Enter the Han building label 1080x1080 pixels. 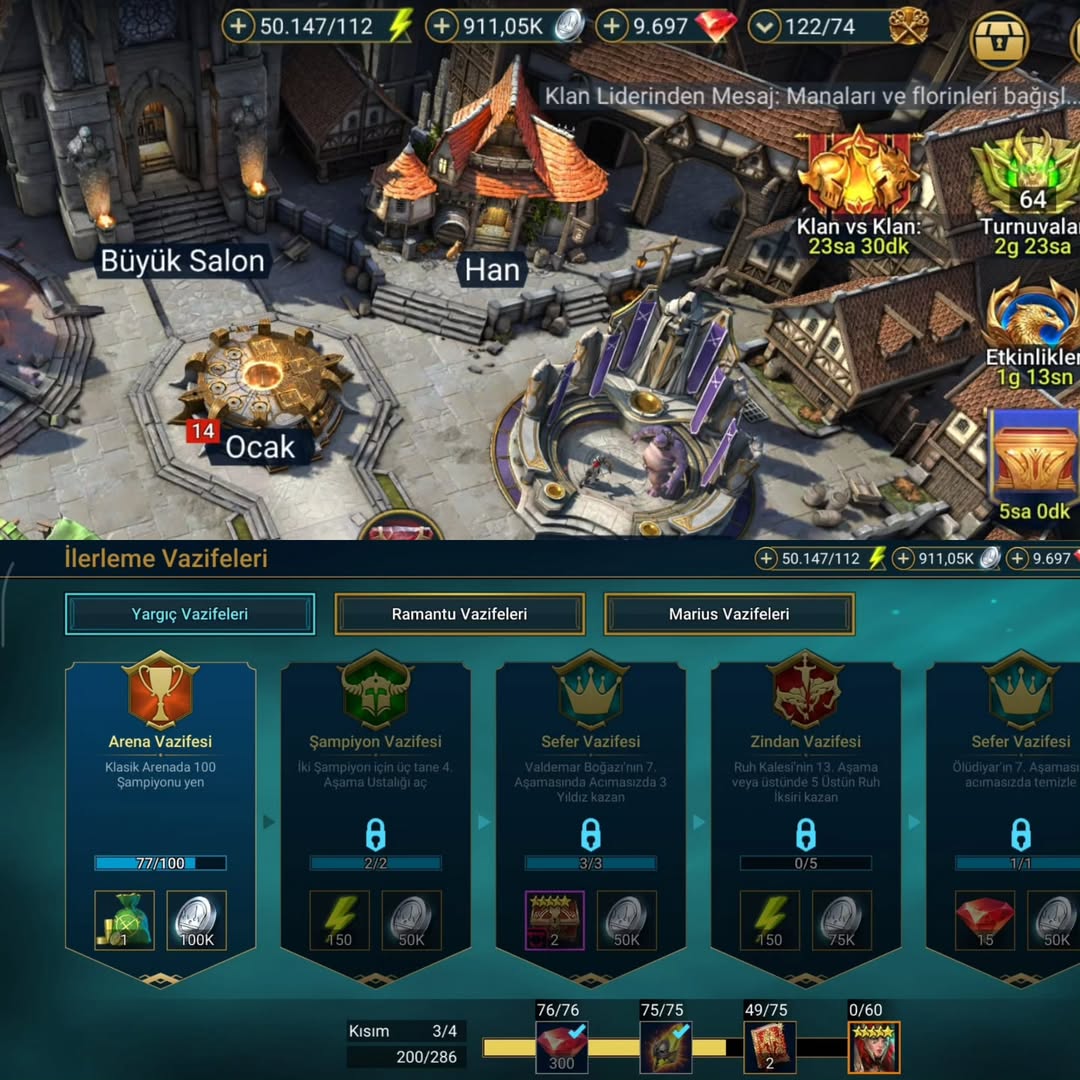[x=492, y=270]
